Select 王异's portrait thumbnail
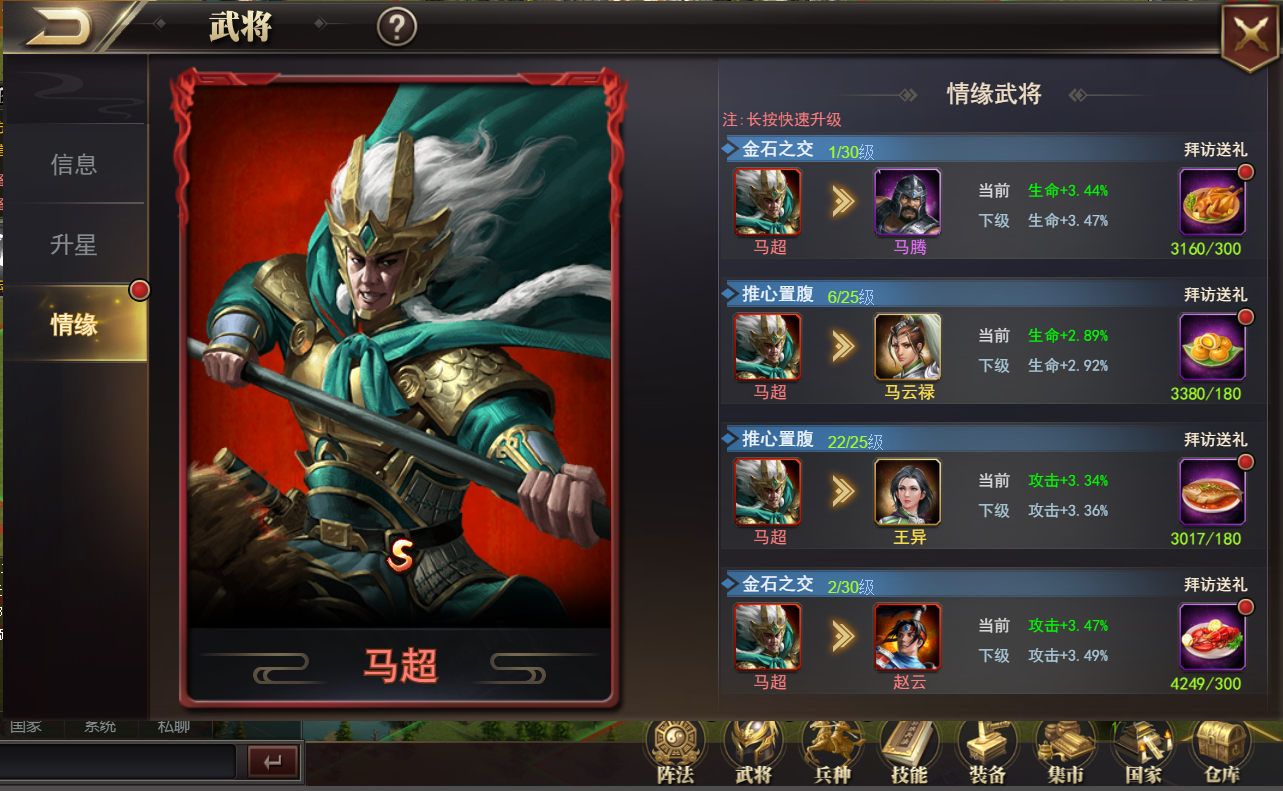Viewport: 1283px width, 791px height. 907,492
